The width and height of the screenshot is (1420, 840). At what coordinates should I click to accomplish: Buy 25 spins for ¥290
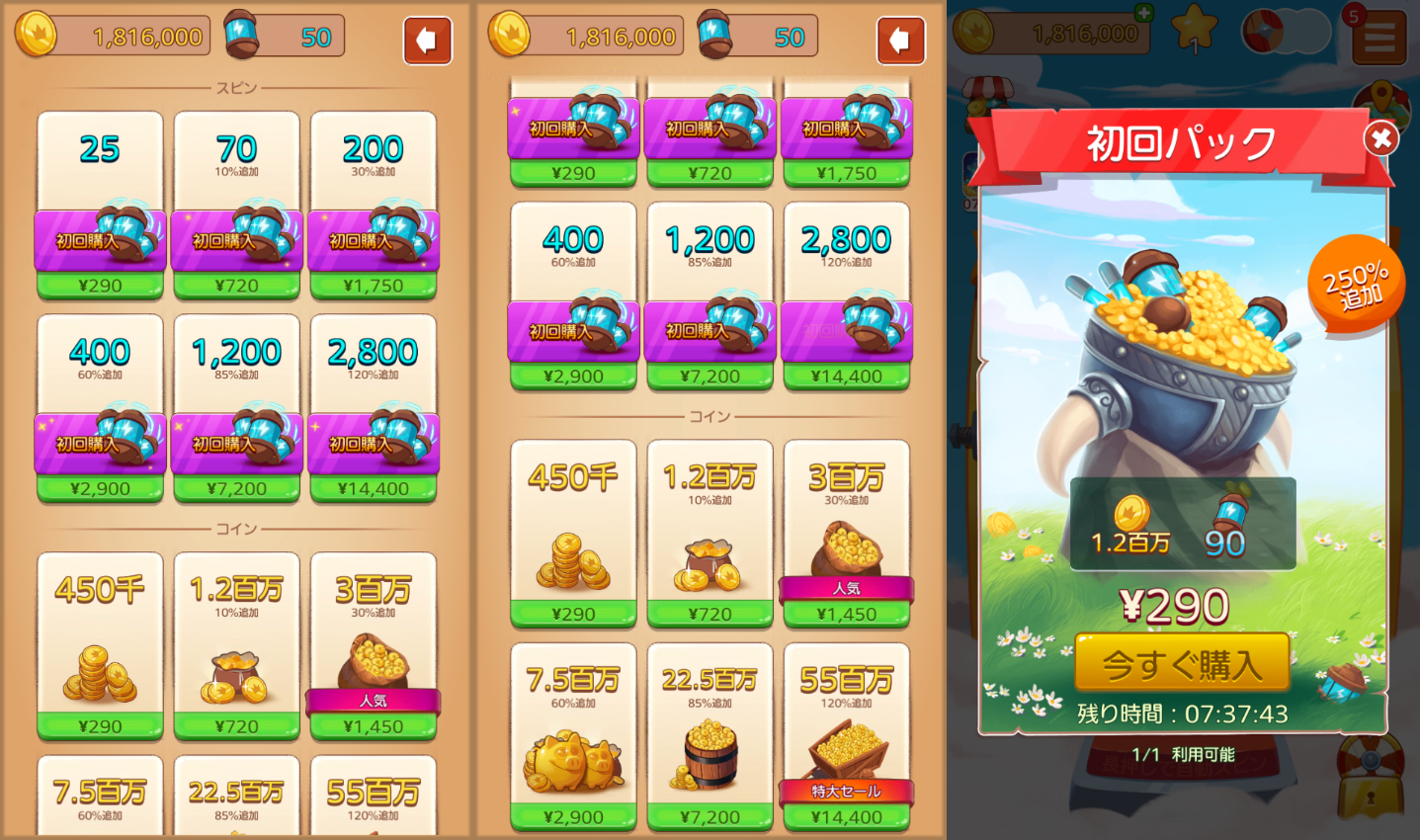tap(99, 285)
